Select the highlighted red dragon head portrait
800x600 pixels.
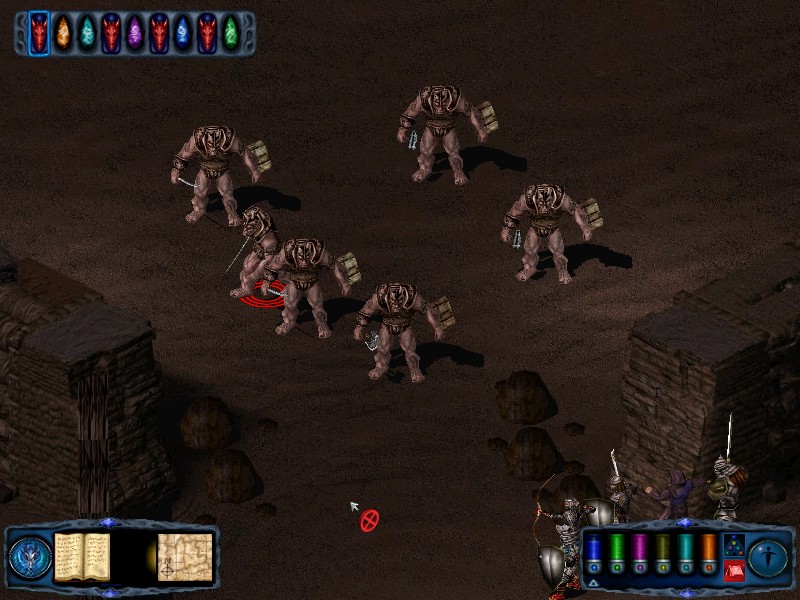(x=39, y=33)
